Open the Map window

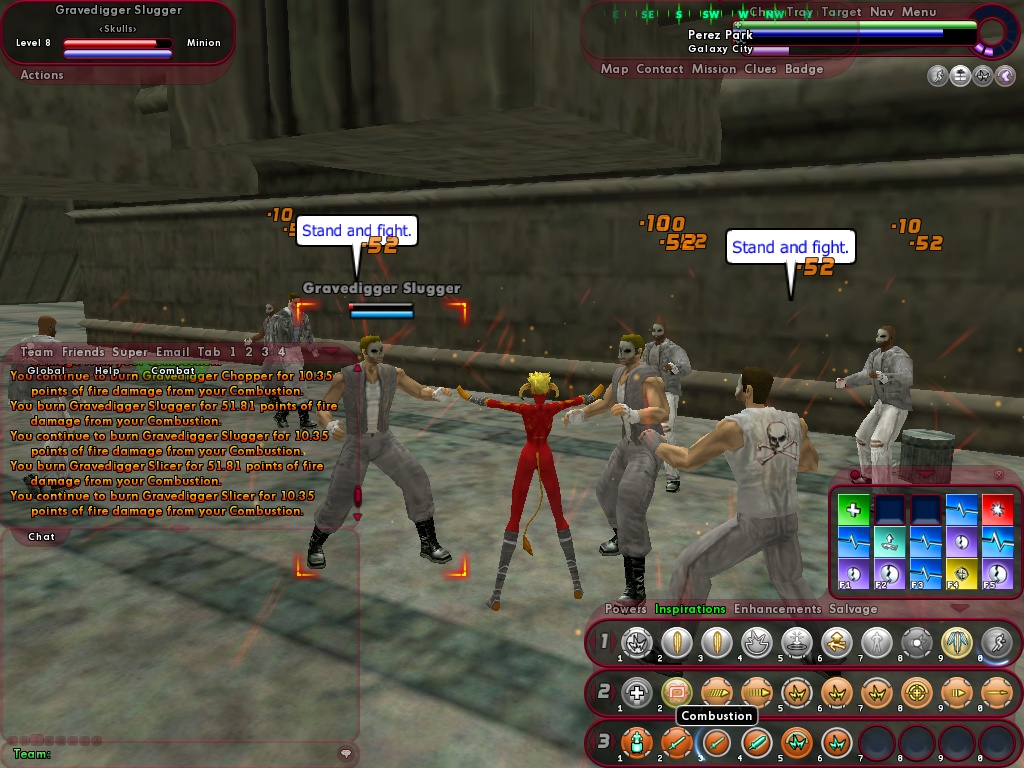614,69
